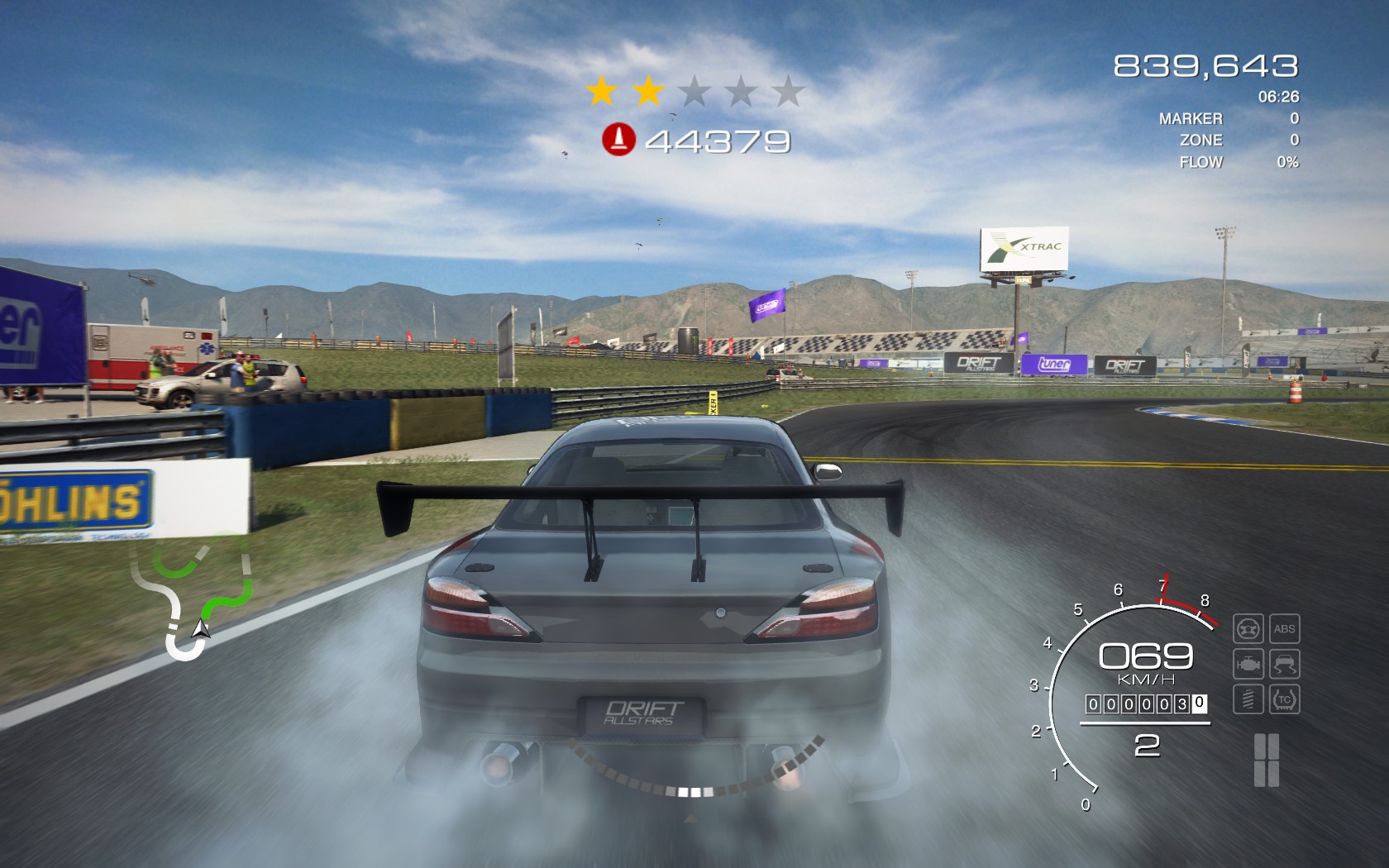Click the ABS indicator icon
Screen dimensions: 1389x868
(x=1284, y=629)
